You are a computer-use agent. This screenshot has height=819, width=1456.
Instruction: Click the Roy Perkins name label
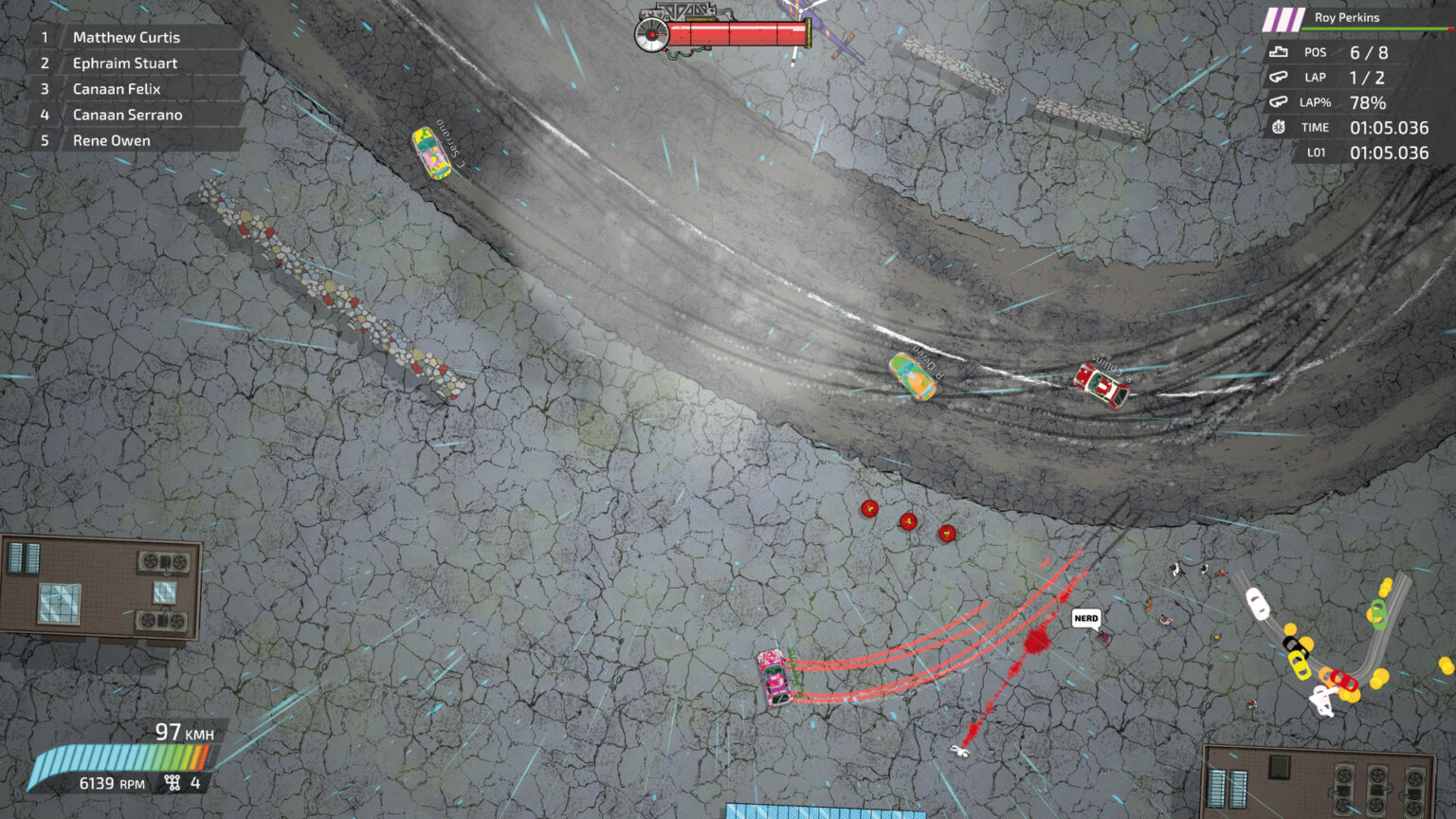coord(1346,17)
